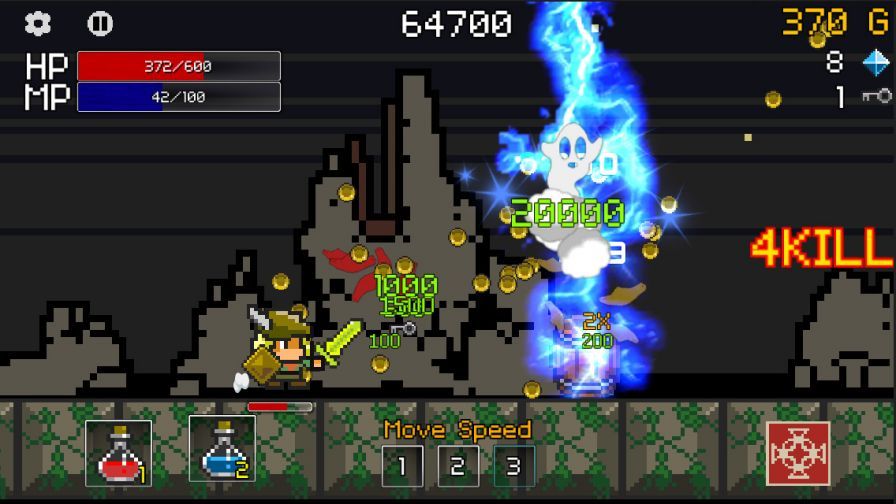The height and width of the screenshot is (504, 896).
Task: Set Move Speed to 1
Action: click(402, 466)
